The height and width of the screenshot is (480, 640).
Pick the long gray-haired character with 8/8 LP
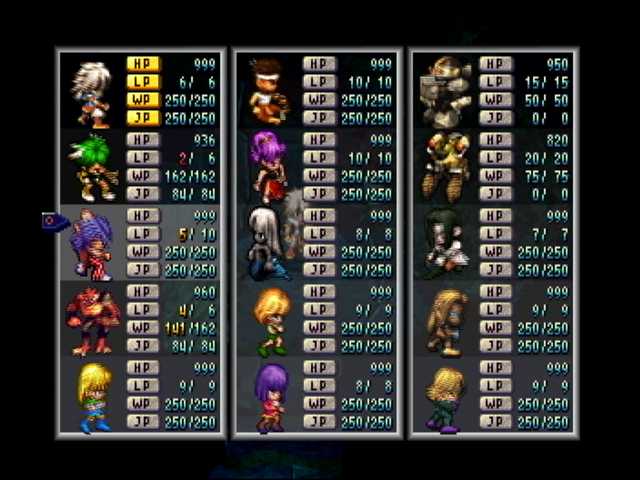click(267, 244)
